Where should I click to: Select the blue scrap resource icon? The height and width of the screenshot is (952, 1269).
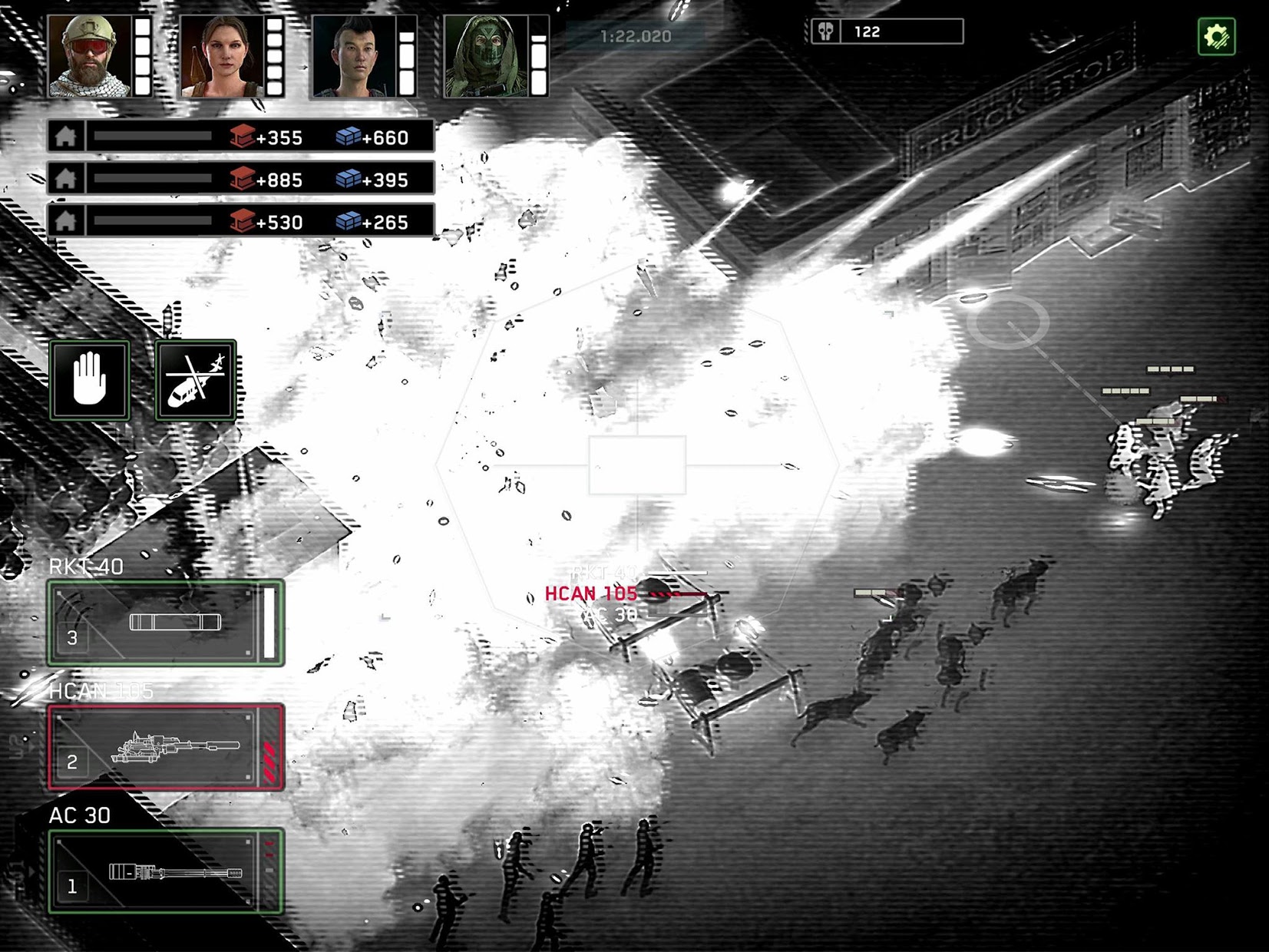point(349,138)
